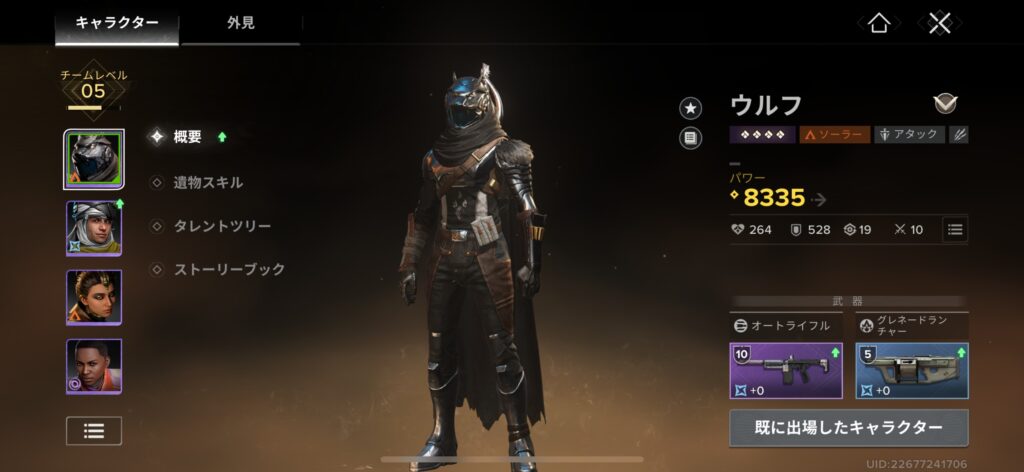Open 遺物スキル relic skills

click(x=207, y=182)
